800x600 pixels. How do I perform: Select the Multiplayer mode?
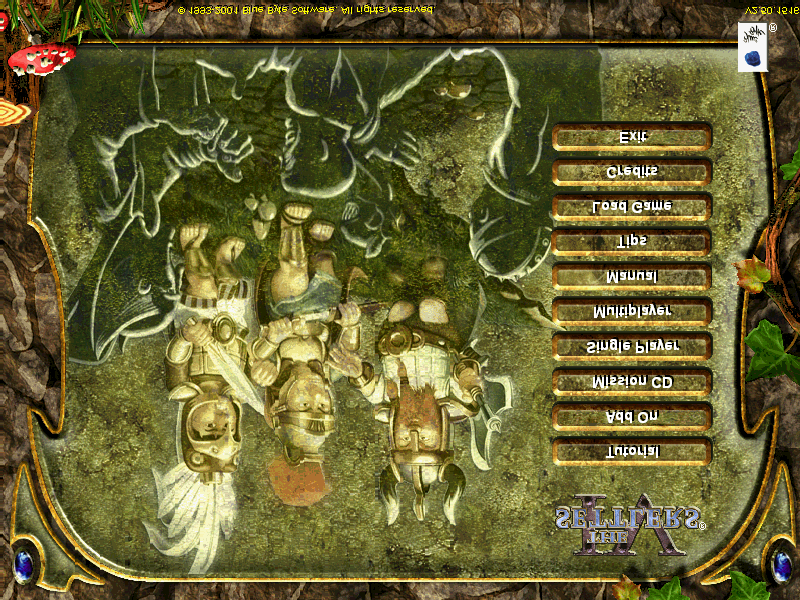(x=632, y=311)
